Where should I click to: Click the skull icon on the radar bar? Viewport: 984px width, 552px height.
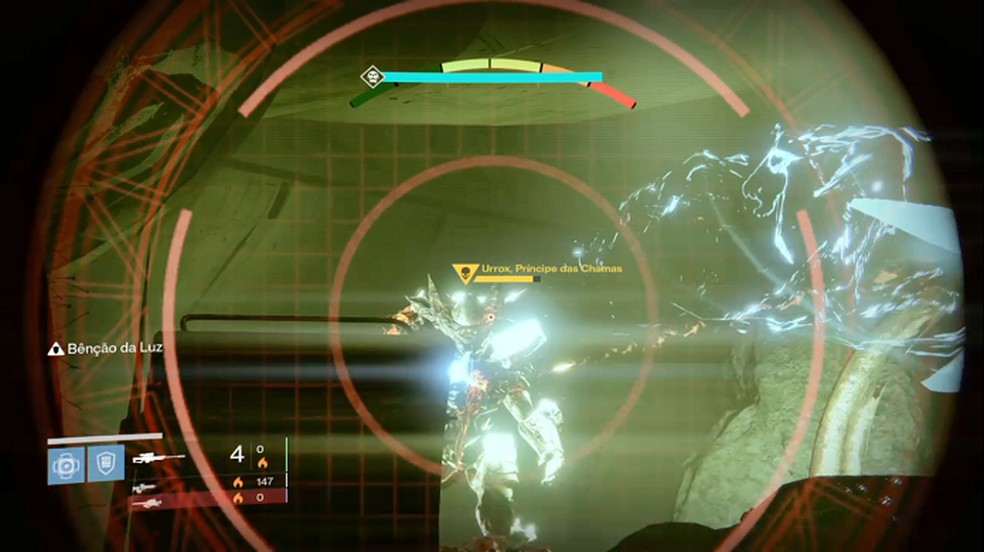(x=372, y=76)
